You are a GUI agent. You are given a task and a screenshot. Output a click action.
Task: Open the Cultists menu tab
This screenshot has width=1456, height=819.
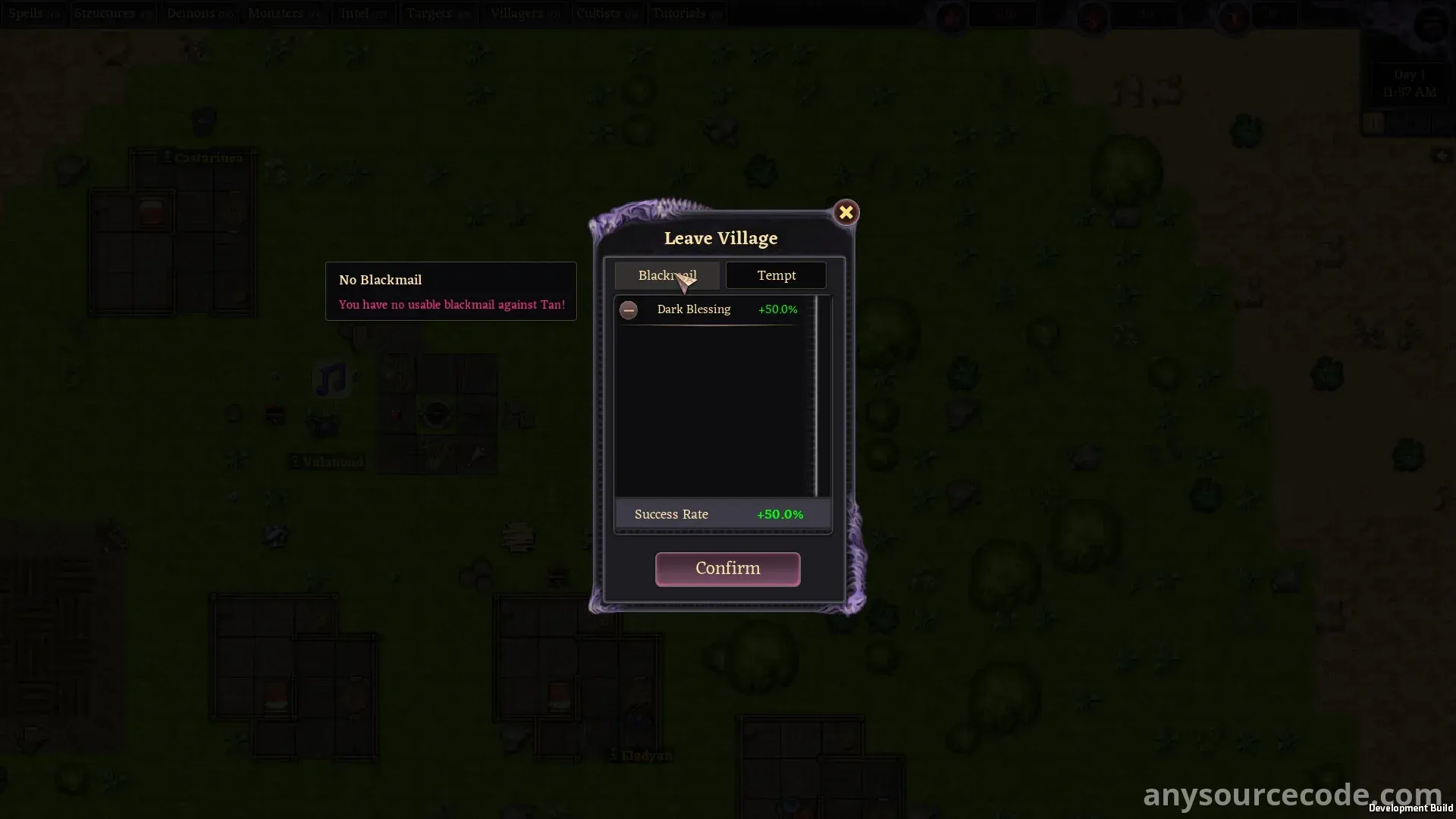click(x=607, y=14)
